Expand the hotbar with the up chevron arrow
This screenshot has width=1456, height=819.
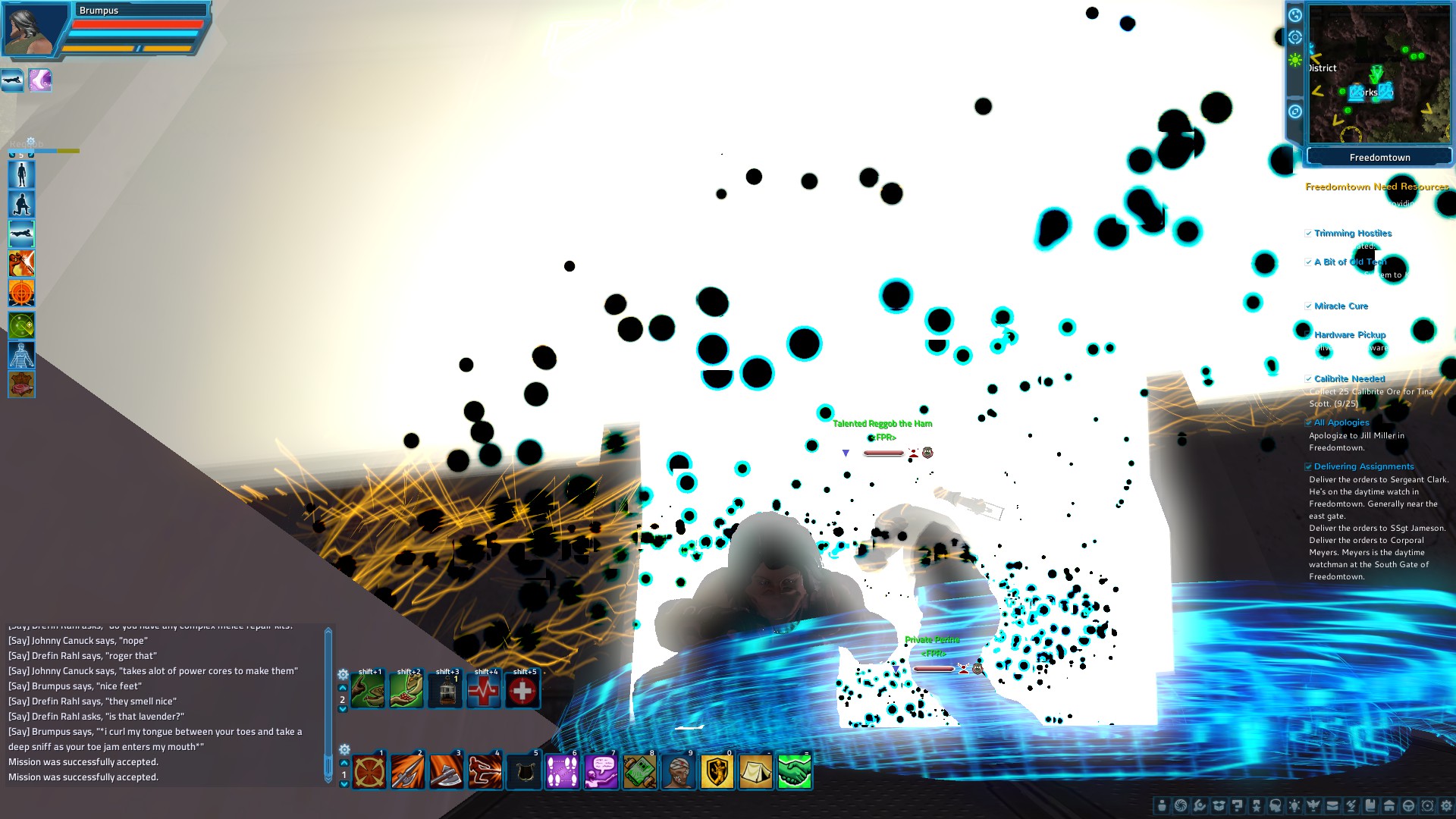345,762
